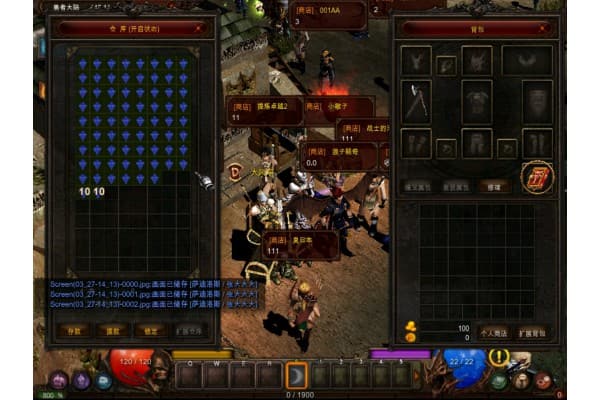Click the 扩展仓库 expand warehouse button
This screenshot has width=600, height=400.
click(189, 330)
